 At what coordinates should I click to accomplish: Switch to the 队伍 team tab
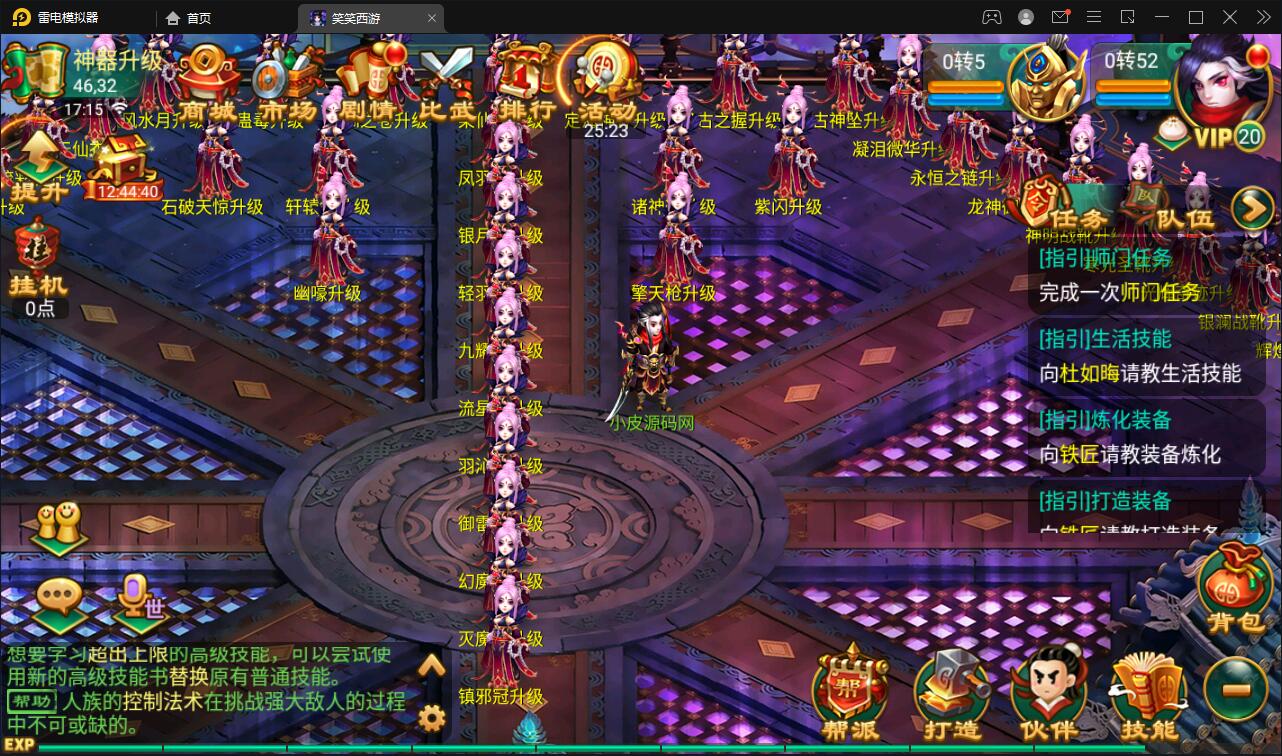(x=1171, y=208)
